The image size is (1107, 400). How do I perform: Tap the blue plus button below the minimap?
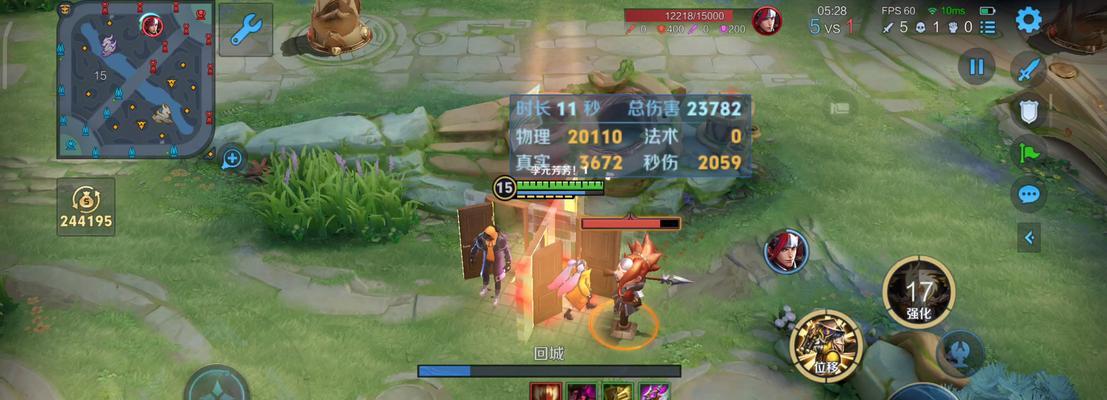(x=232, y=158)
